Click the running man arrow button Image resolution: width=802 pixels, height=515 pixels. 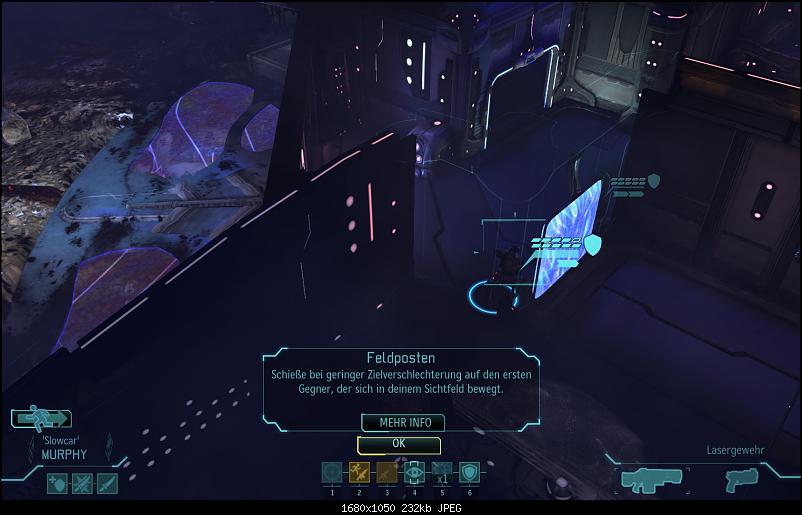click(43, 420)
